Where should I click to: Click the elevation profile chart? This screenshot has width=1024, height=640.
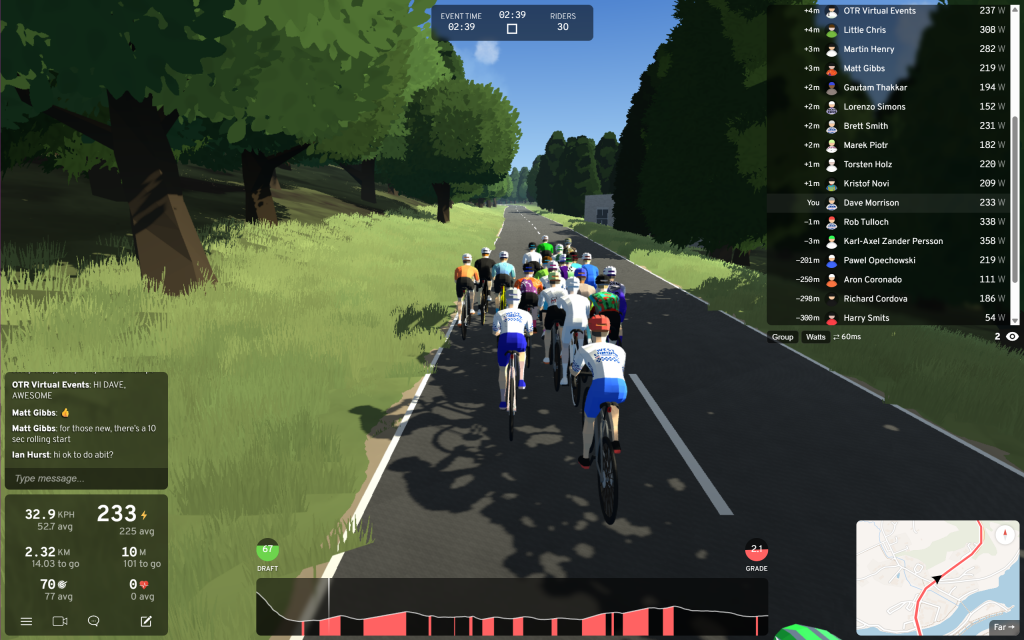click(511, 607)
